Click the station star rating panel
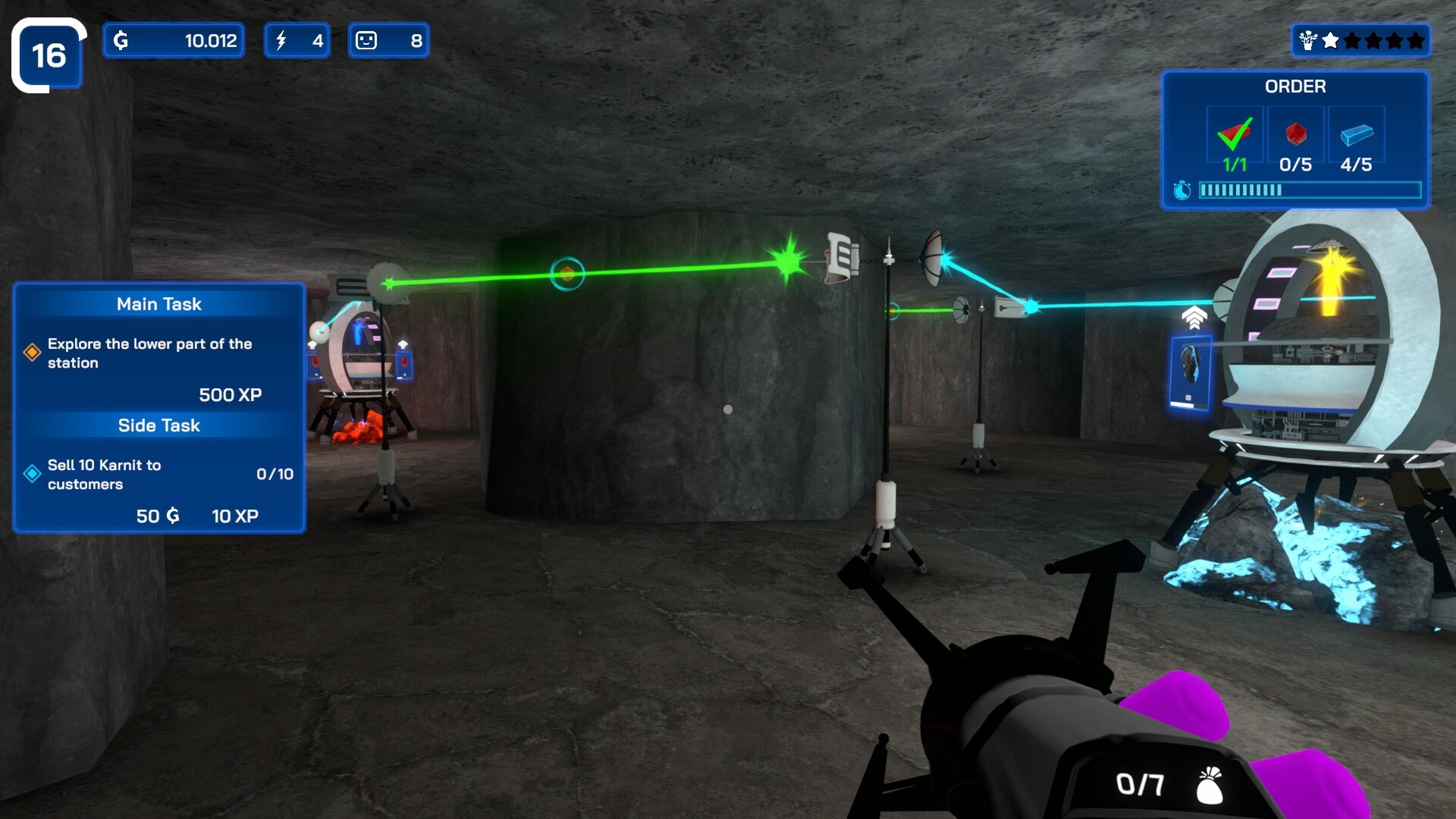This screenshot has width=1456, height=819. coord(1360,40)
